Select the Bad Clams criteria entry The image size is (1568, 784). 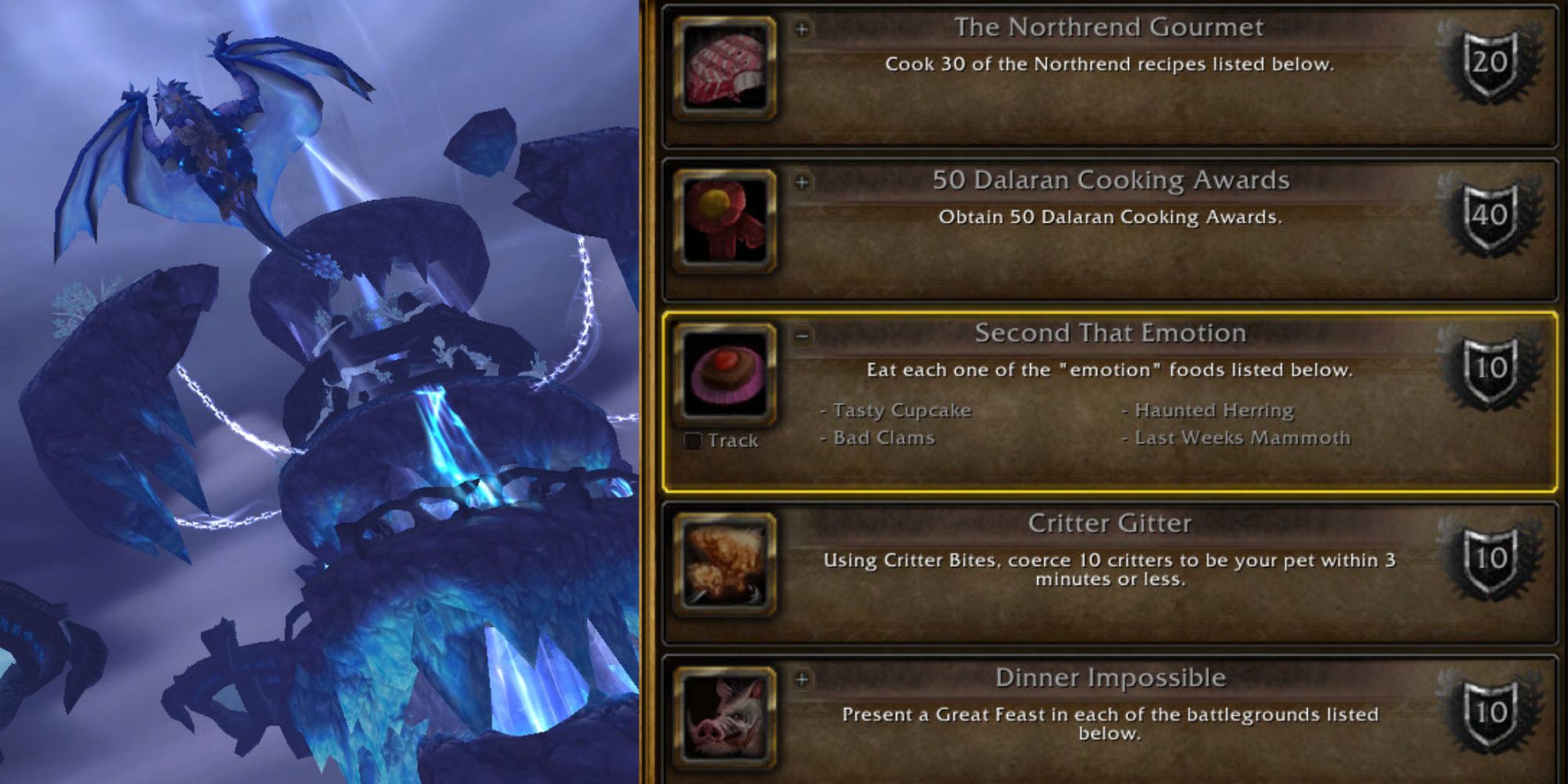[878, 437]
